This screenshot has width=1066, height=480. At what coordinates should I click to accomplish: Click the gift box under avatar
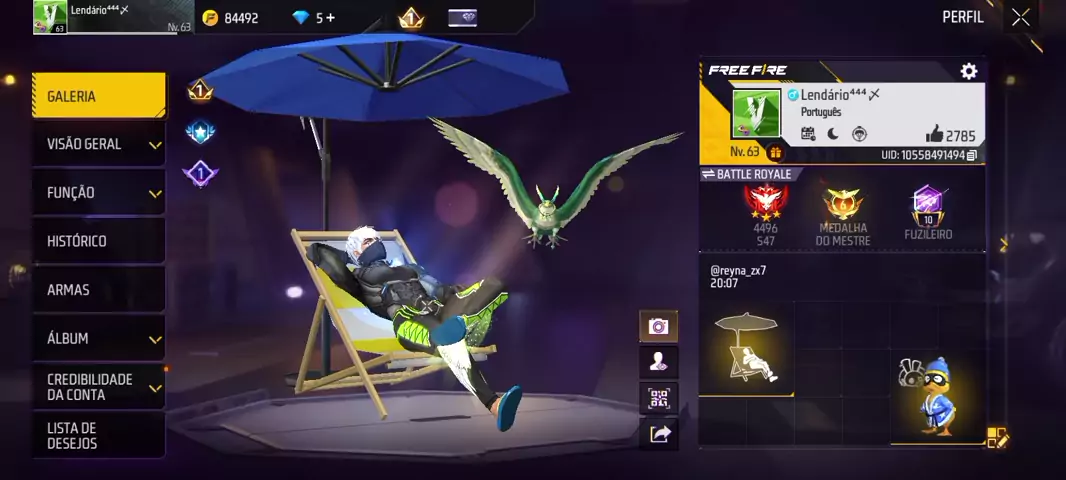[x=775, y=153]
